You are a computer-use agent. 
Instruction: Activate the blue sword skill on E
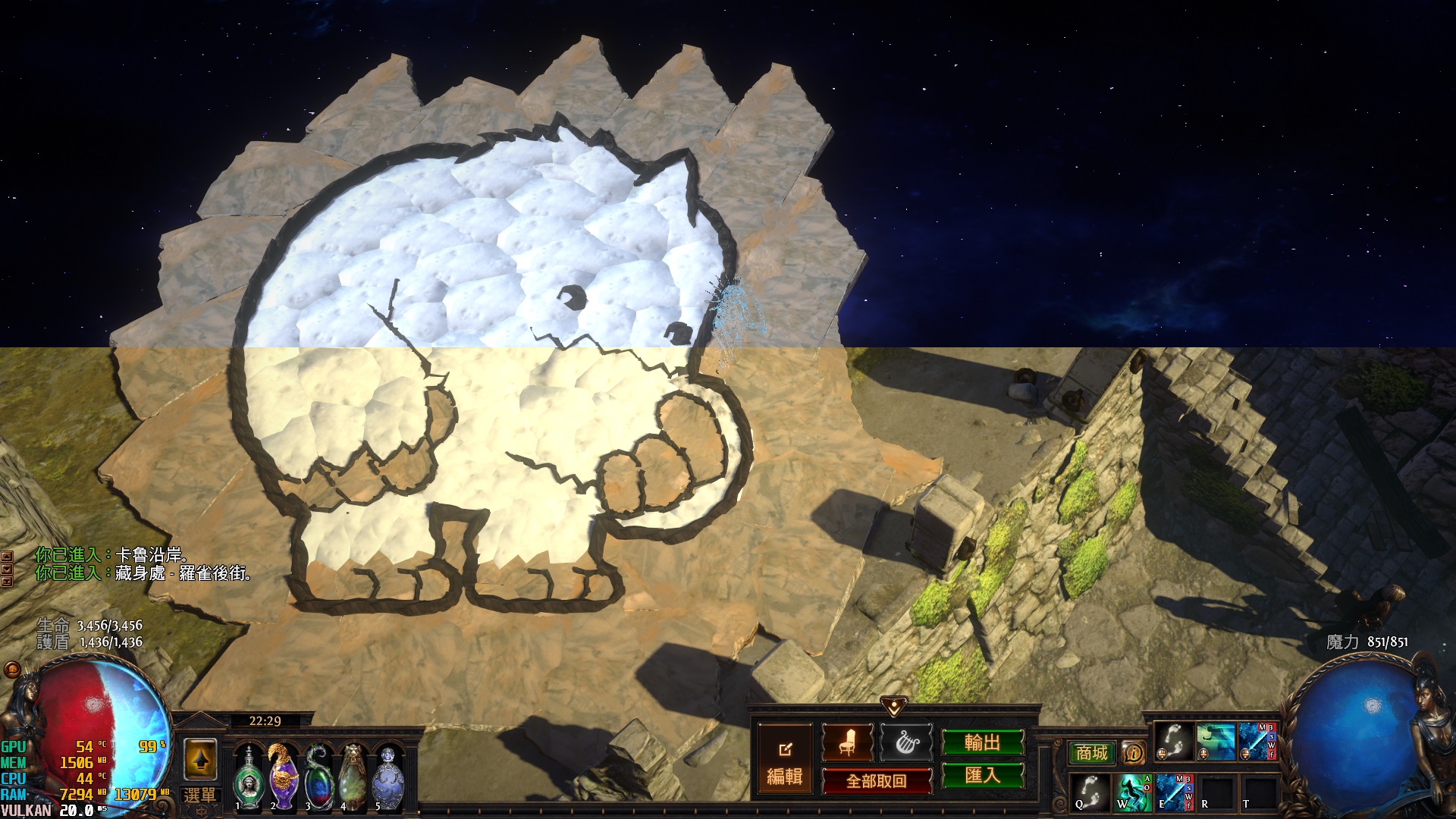(x=1175, y=792)
